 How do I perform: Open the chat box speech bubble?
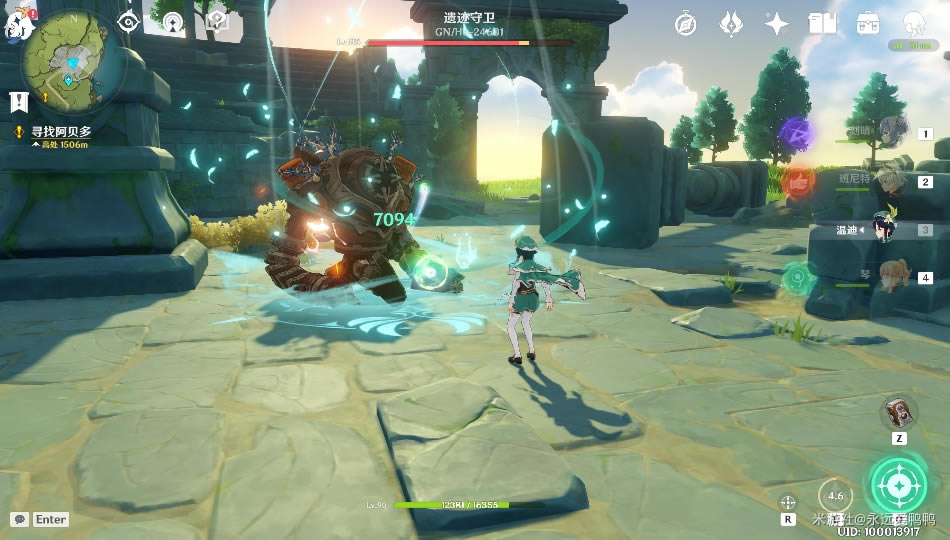pyautogui.click(x=20, y=519)
